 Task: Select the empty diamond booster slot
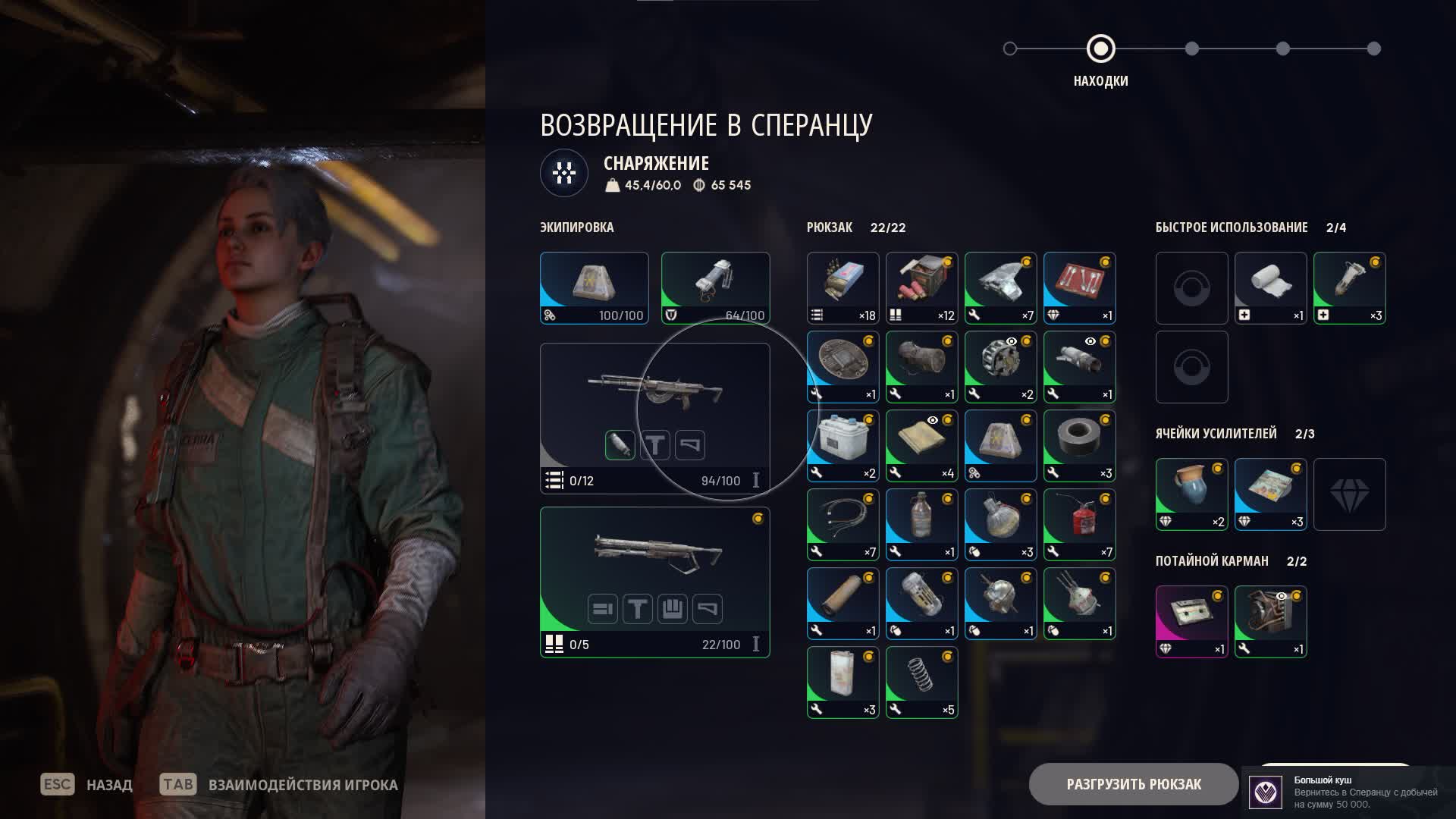(x=1349, y=494)
